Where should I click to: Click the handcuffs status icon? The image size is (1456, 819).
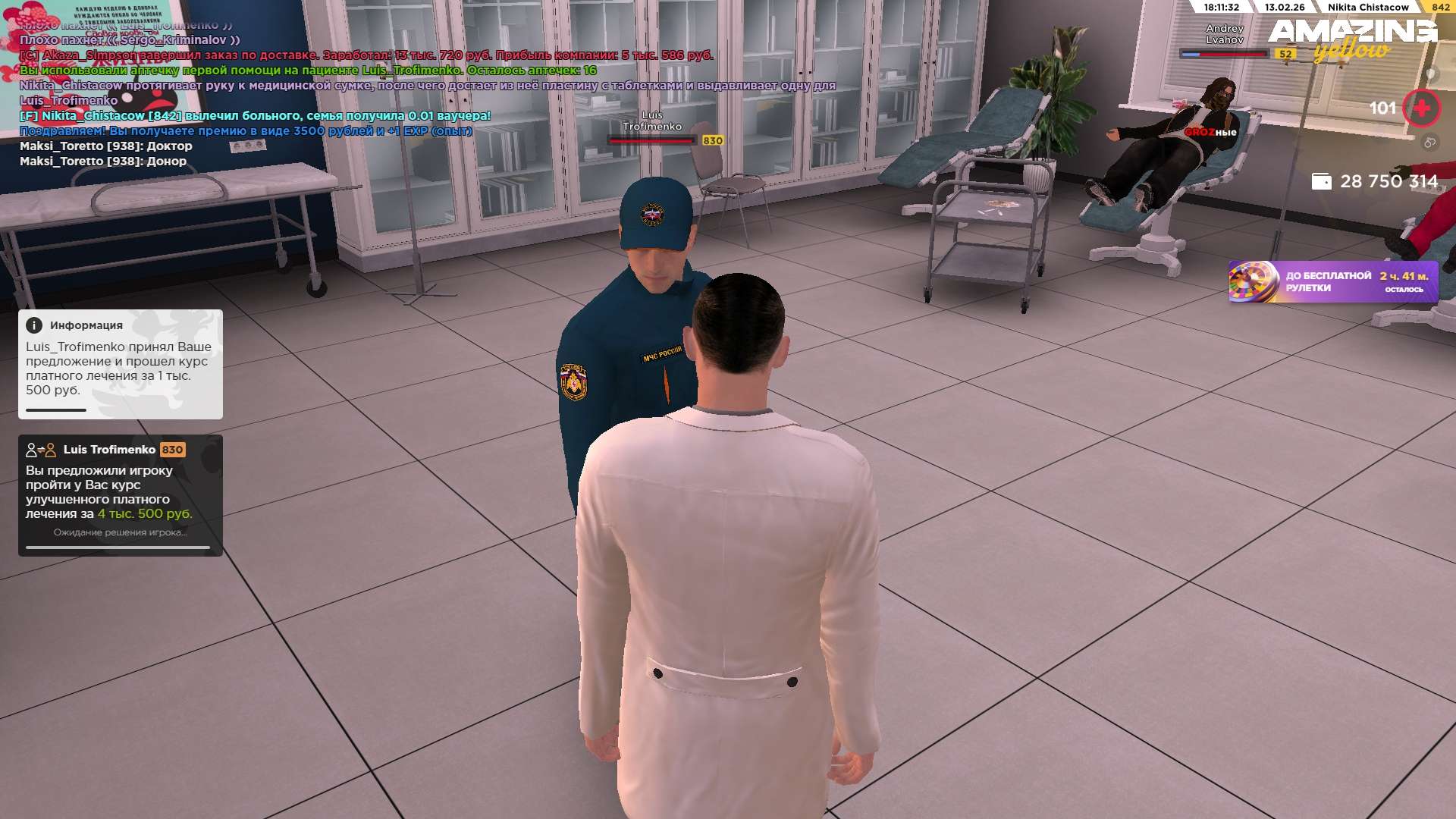pyautogui.click(x=1429, y=143)
